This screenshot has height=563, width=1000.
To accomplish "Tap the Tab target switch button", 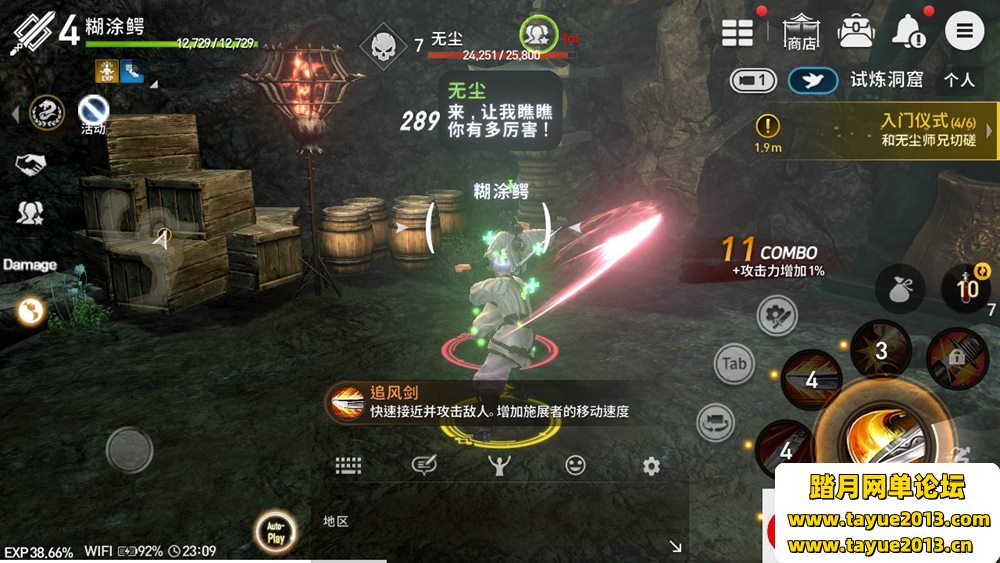I will pos(735,364).
